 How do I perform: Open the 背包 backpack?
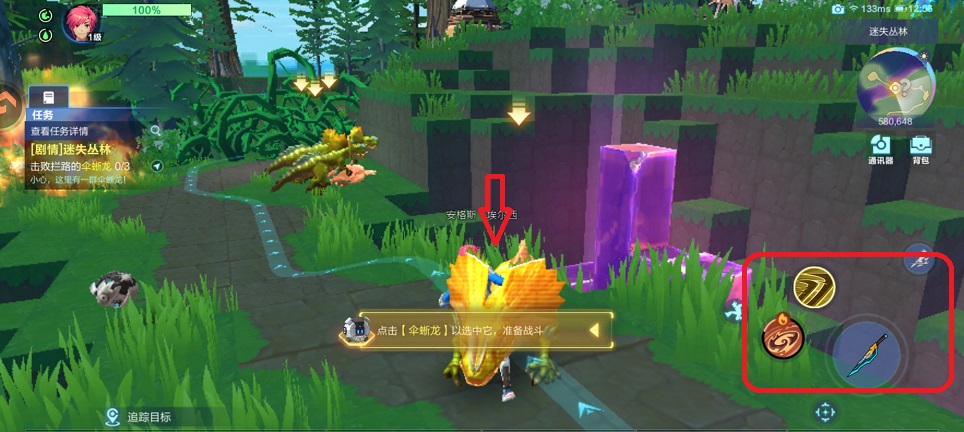(x=921, y=150)
